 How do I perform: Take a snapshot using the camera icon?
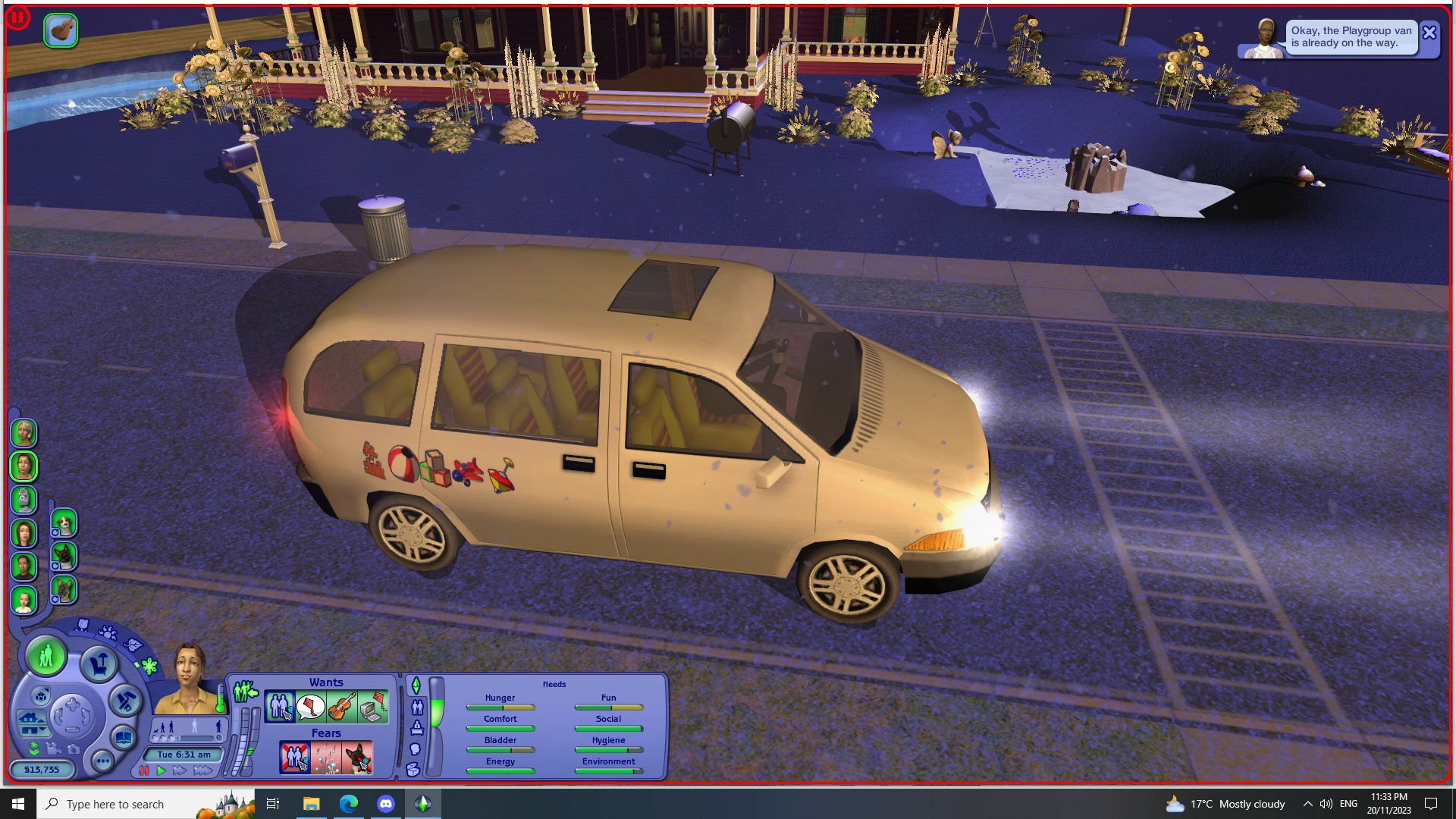[73, 750]
